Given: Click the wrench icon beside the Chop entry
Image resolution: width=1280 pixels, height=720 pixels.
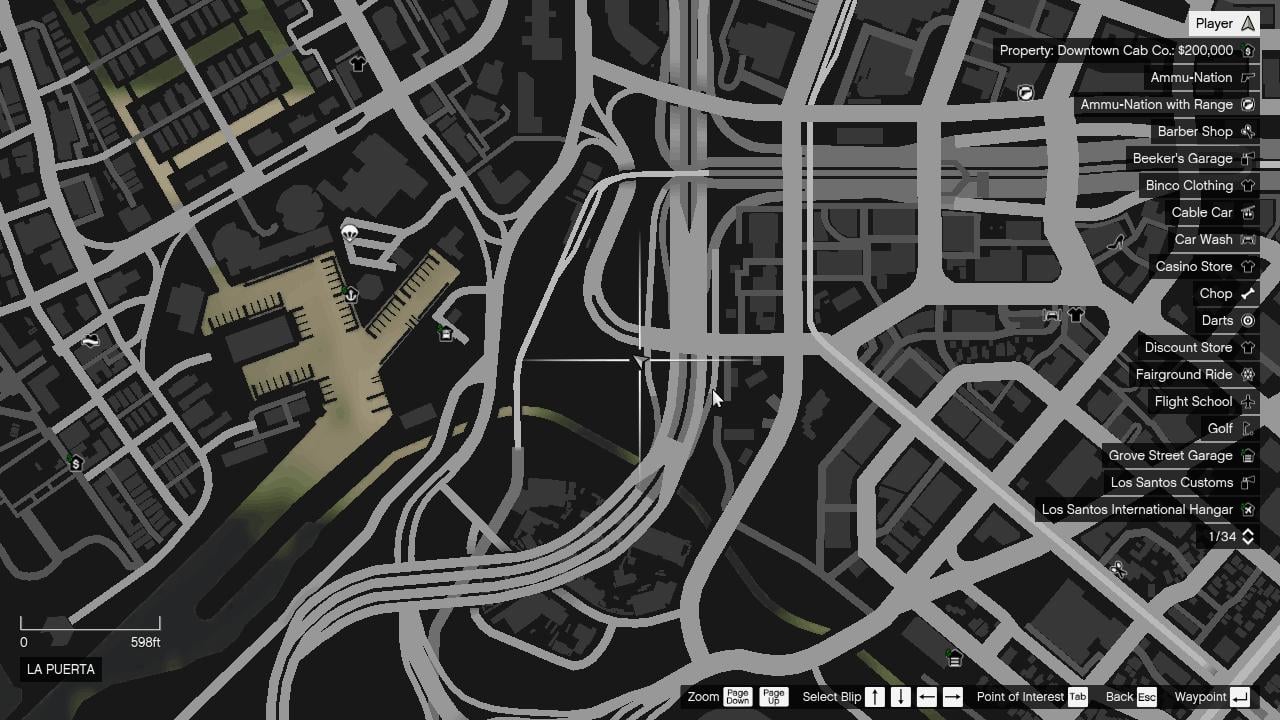Looking at the screenshot, I should [x=1246, y=293].
